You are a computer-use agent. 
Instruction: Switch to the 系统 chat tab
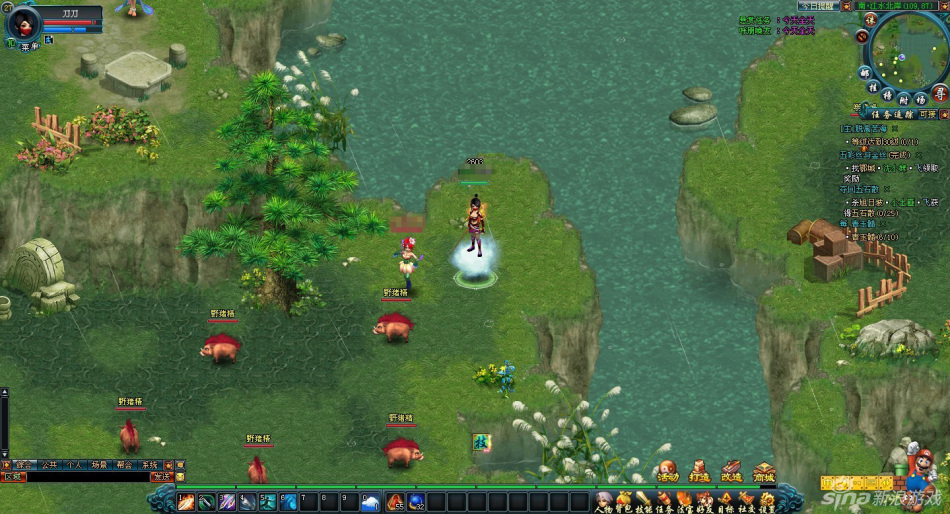pos(149,465)
